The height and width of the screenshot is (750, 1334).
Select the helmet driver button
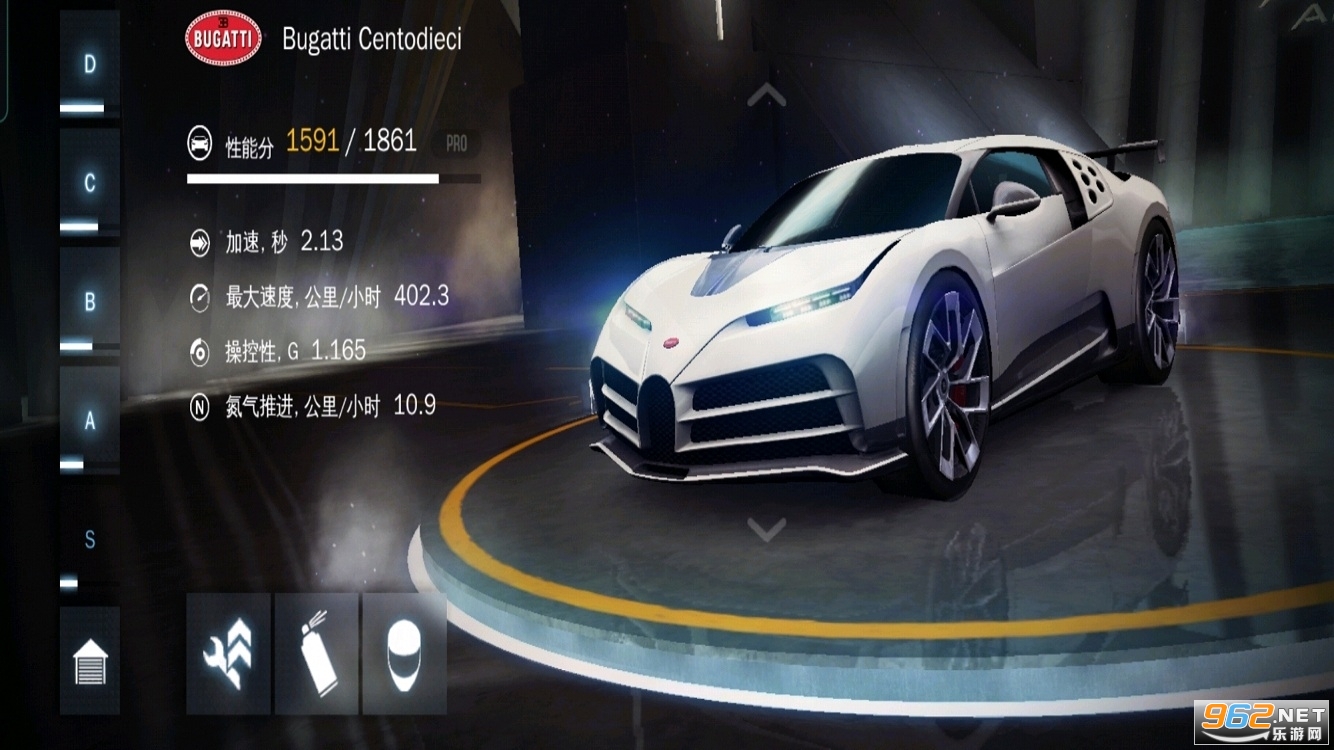tap(404, 655)
